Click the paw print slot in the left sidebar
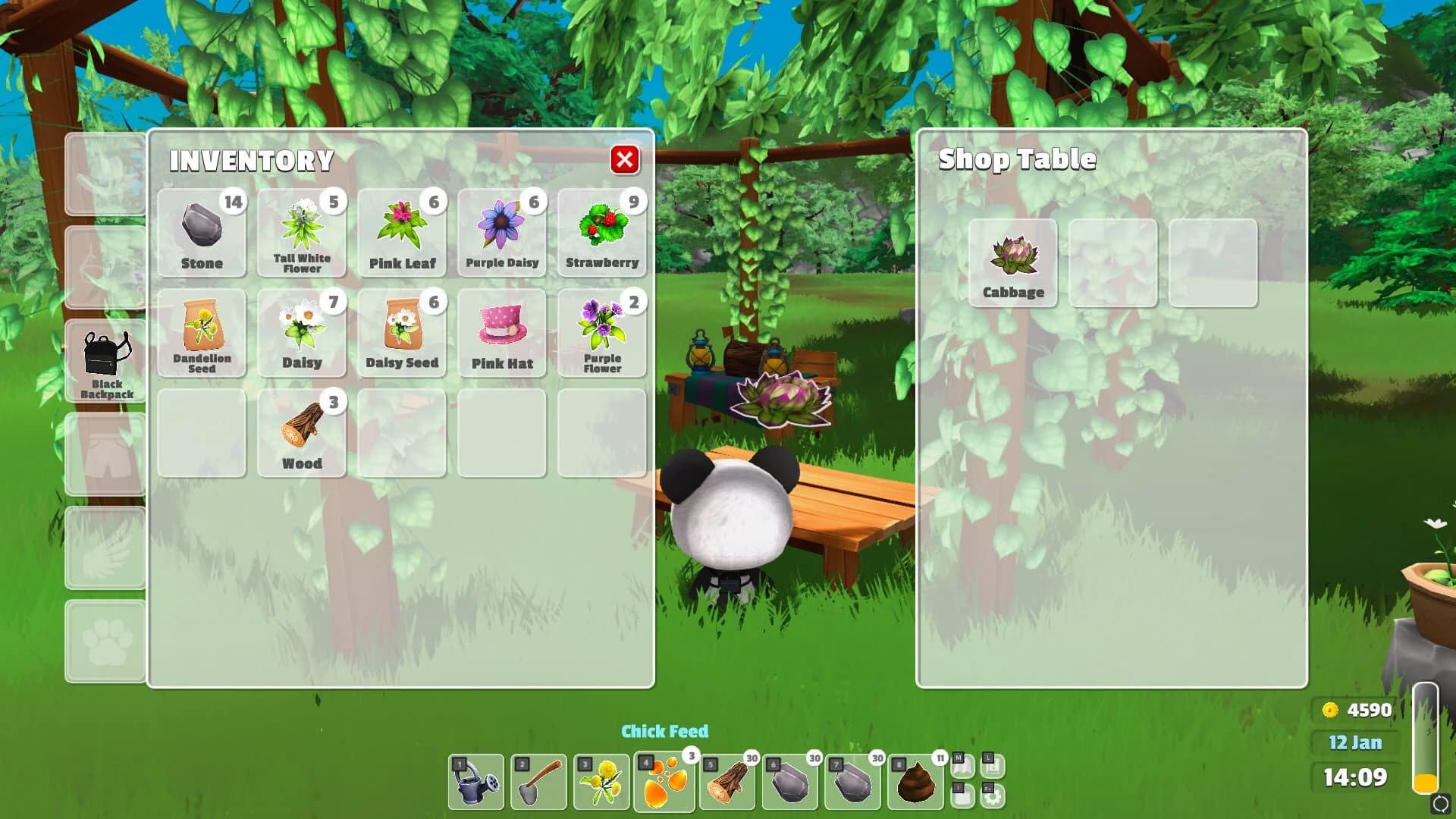The image size is (1456, 819). click(105, 641)
